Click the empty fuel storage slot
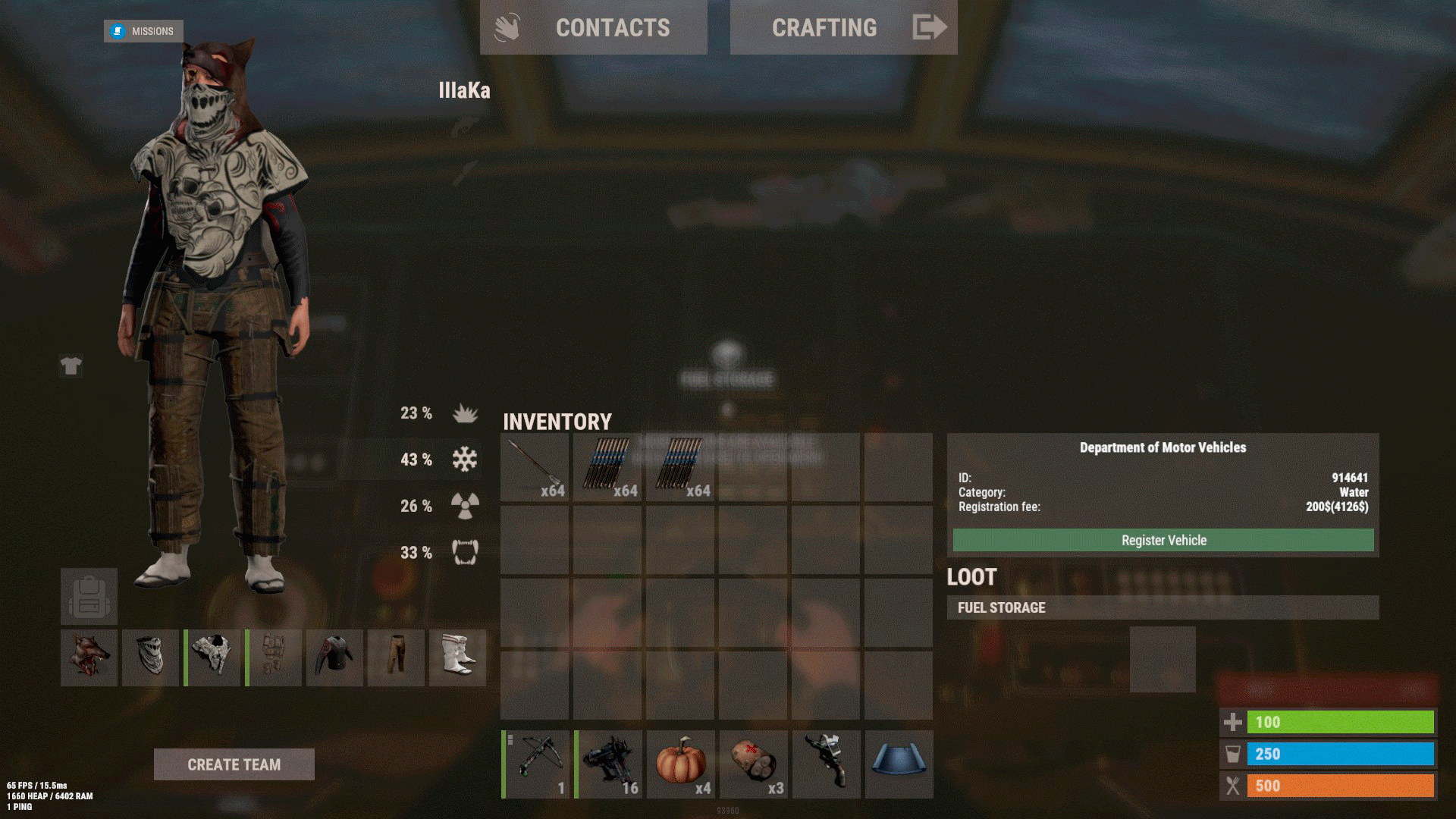The image size is (1456, 819). [x=1163, y=659]
